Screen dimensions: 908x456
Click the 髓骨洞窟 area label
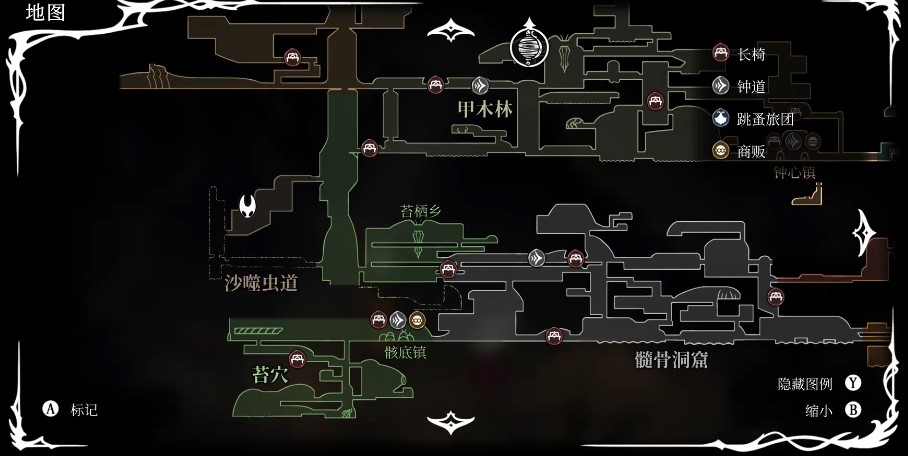(x=671, y=359)
